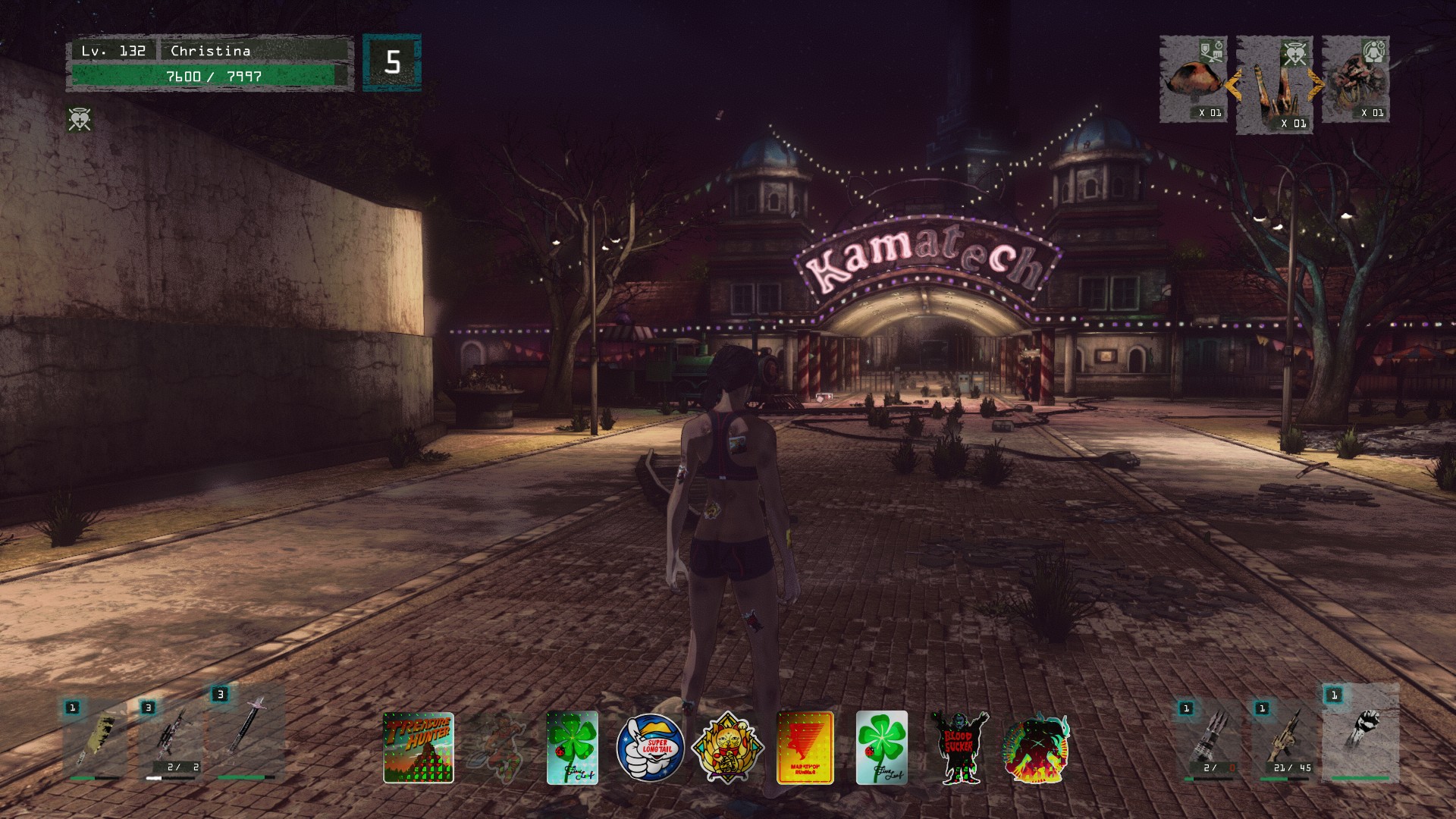Cycle items with the right yellow arrow
The image size is (1456, 819).
pyautogui.click(x=1317, y=86)
